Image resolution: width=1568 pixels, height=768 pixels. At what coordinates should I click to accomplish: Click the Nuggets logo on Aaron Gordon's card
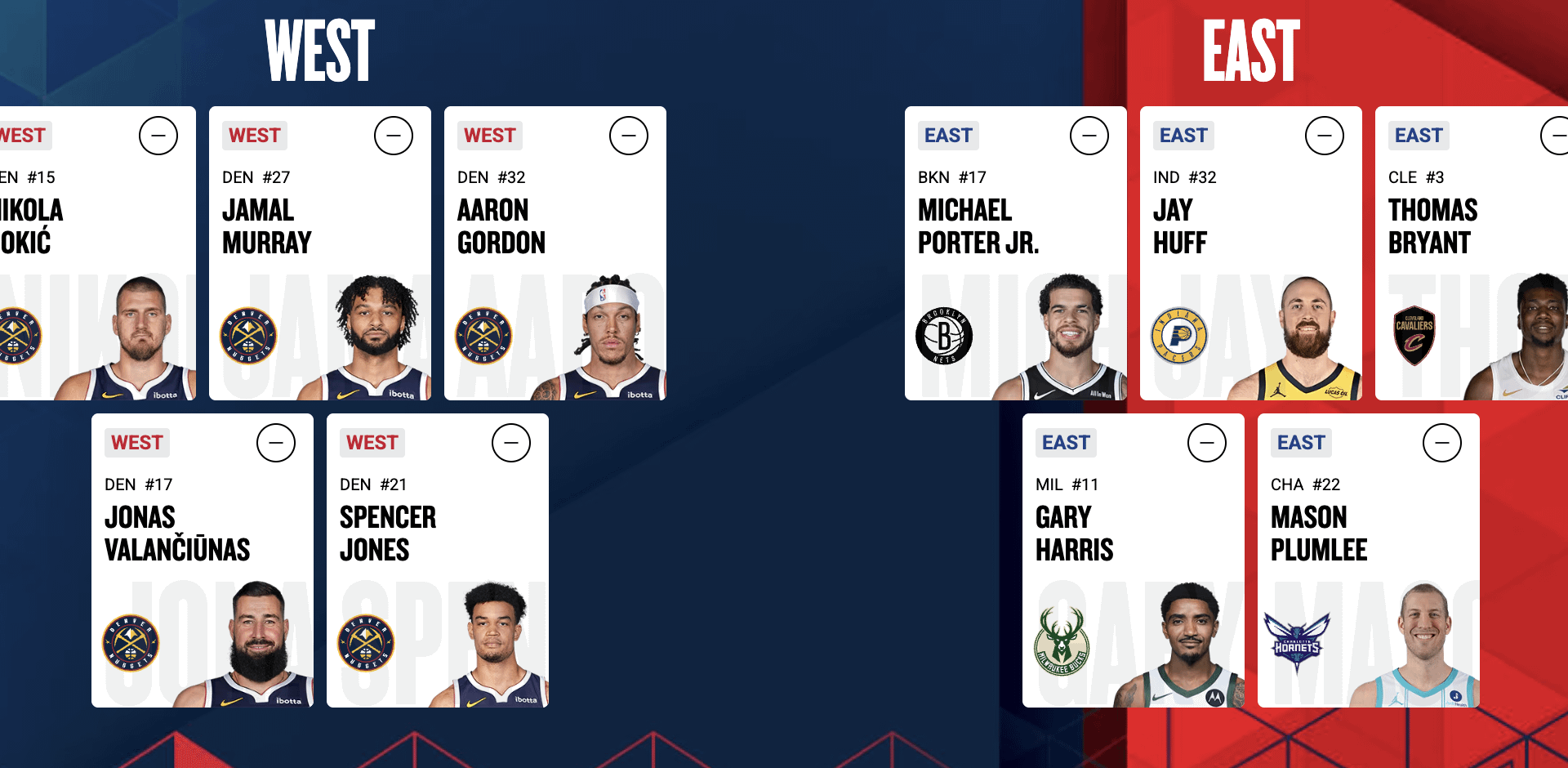[x=483, y=335]
